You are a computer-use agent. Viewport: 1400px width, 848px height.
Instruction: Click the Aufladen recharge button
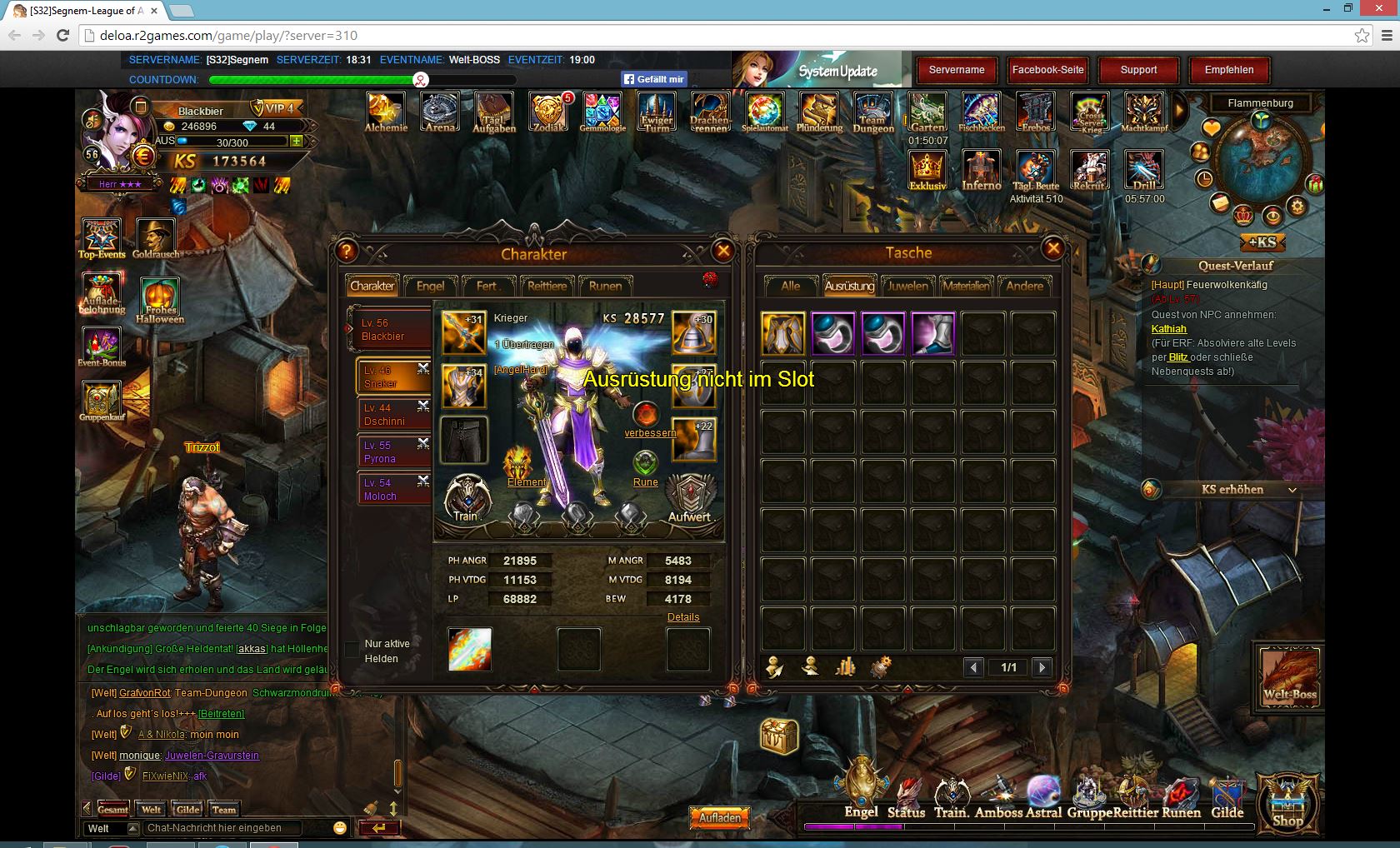click(719, 818)
